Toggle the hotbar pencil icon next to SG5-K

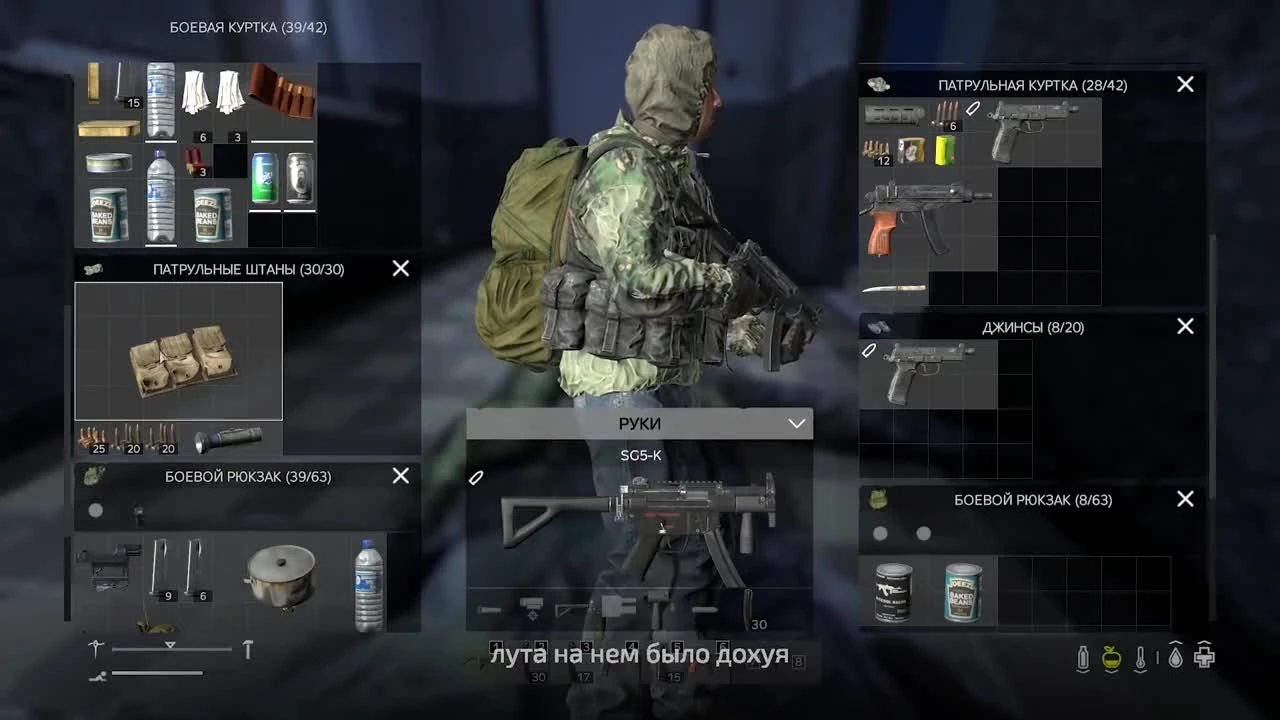coord(476,477)
